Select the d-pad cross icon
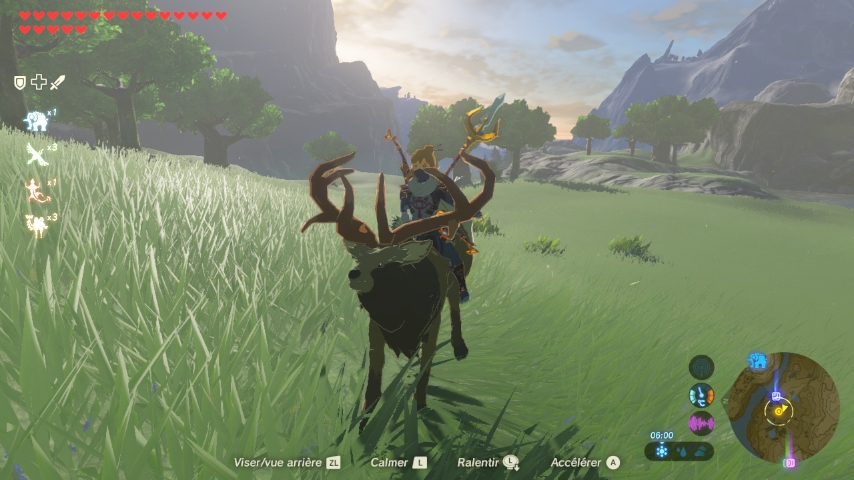This screenshot has height=480, width=854. 38,82
